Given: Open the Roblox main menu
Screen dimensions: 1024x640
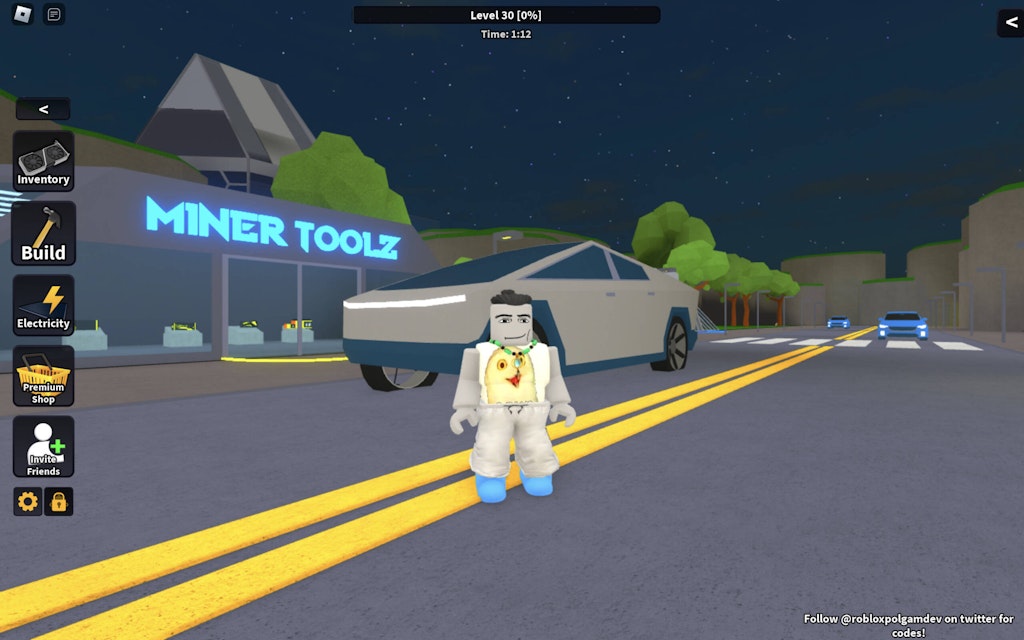Looking at the screenshot, I should [x=22, y=15].
